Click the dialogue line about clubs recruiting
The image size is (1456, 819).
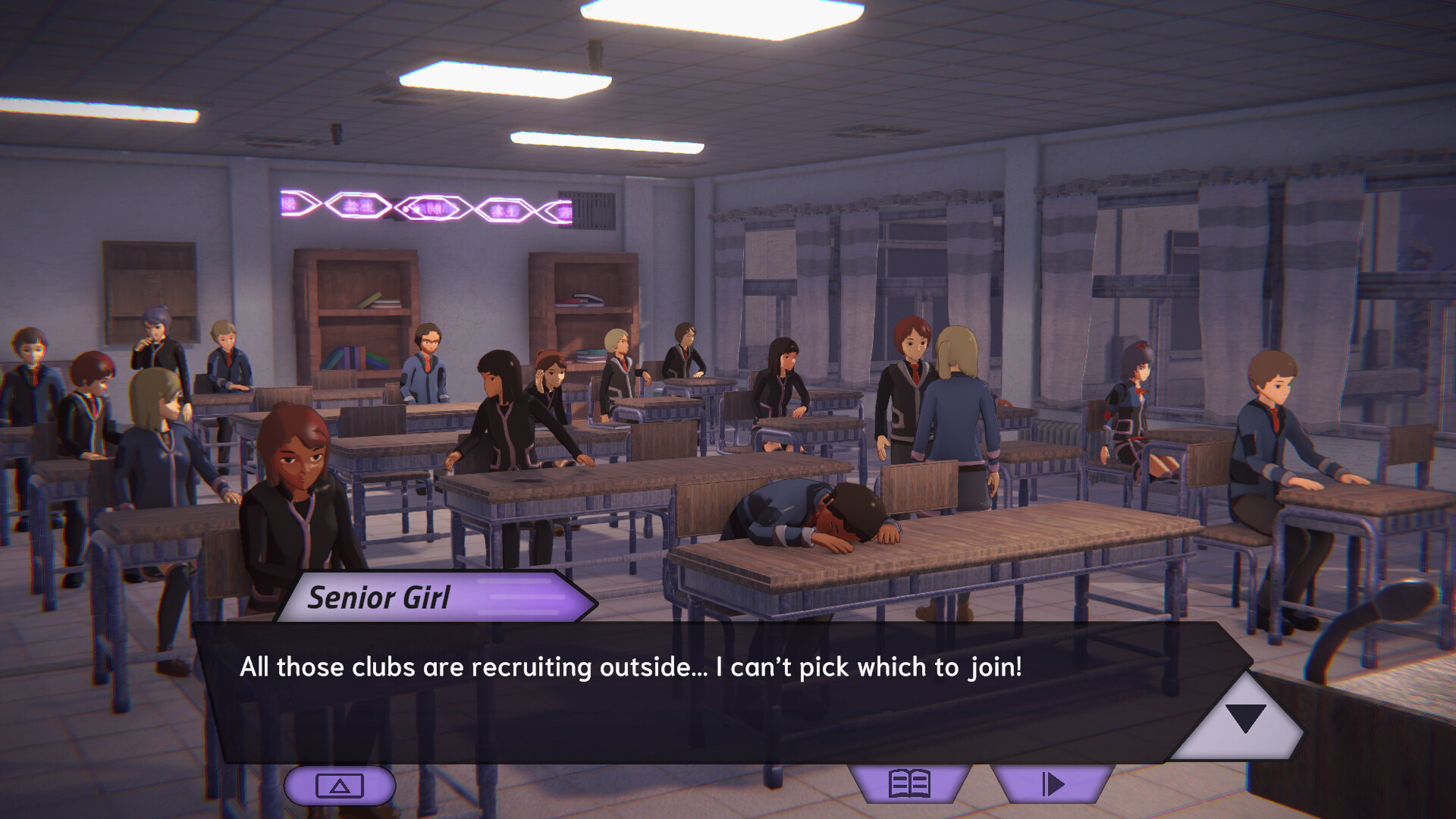click(629, 667)
